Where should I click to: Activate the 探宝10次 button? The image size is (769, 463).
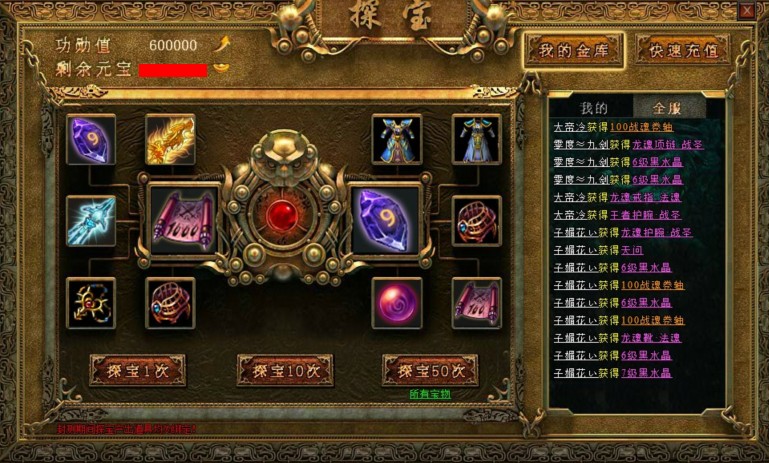point(285,370)
